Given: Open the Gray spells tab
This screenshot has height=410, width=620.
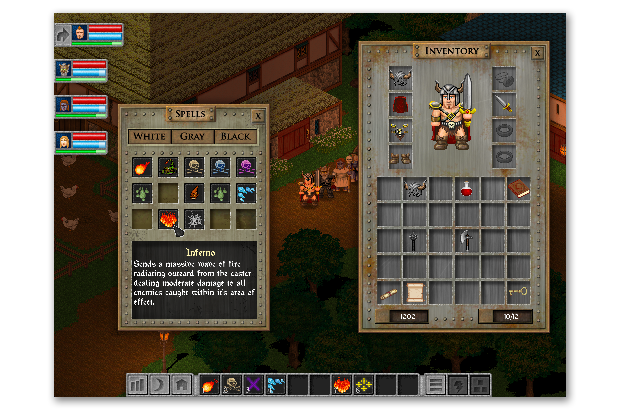Looking at the screenshot, I should pyautogui.click(x=192, y=136).
